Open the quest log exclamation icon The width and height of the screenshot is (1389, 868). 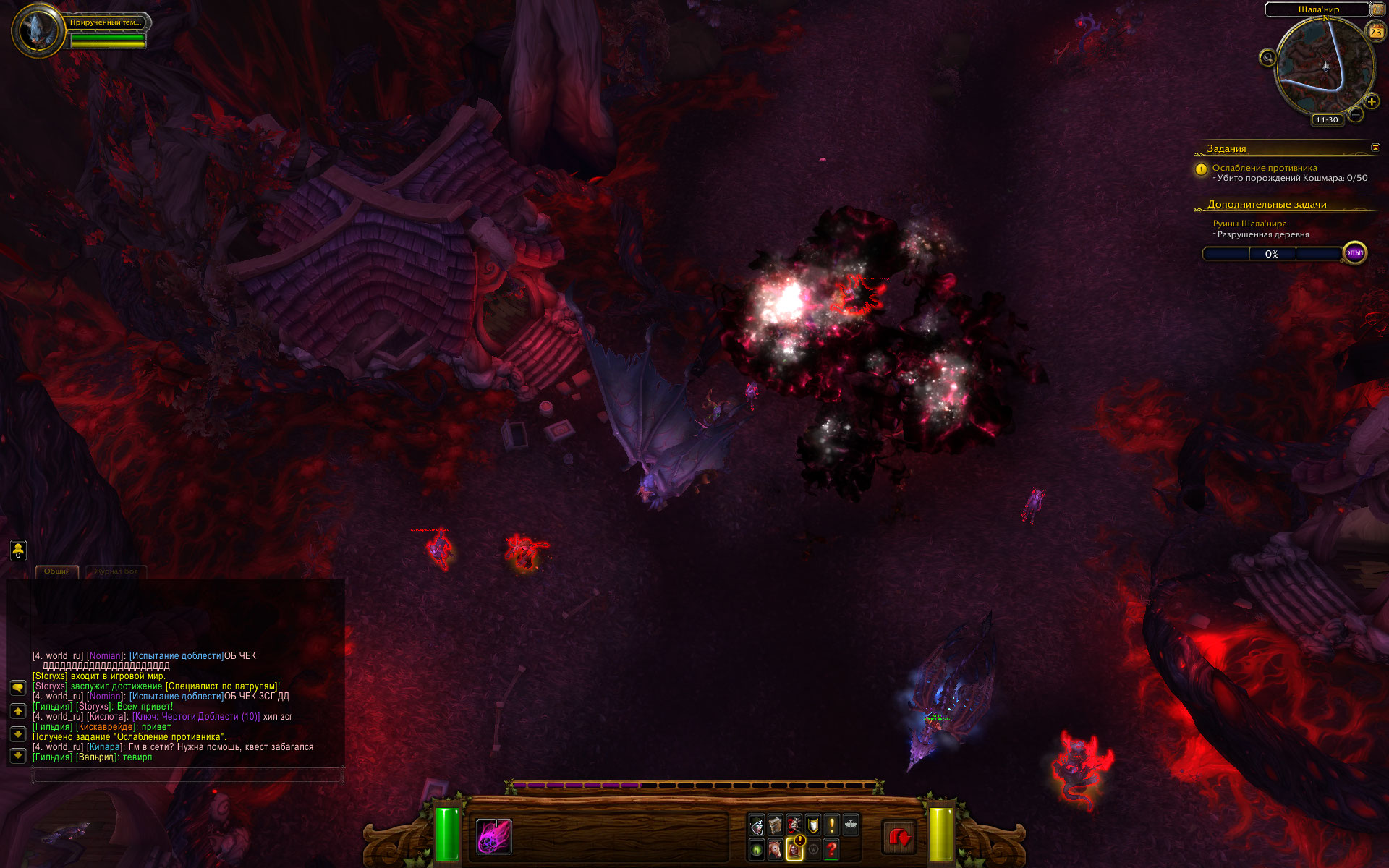pyautogui.click(x=832, y=825)
